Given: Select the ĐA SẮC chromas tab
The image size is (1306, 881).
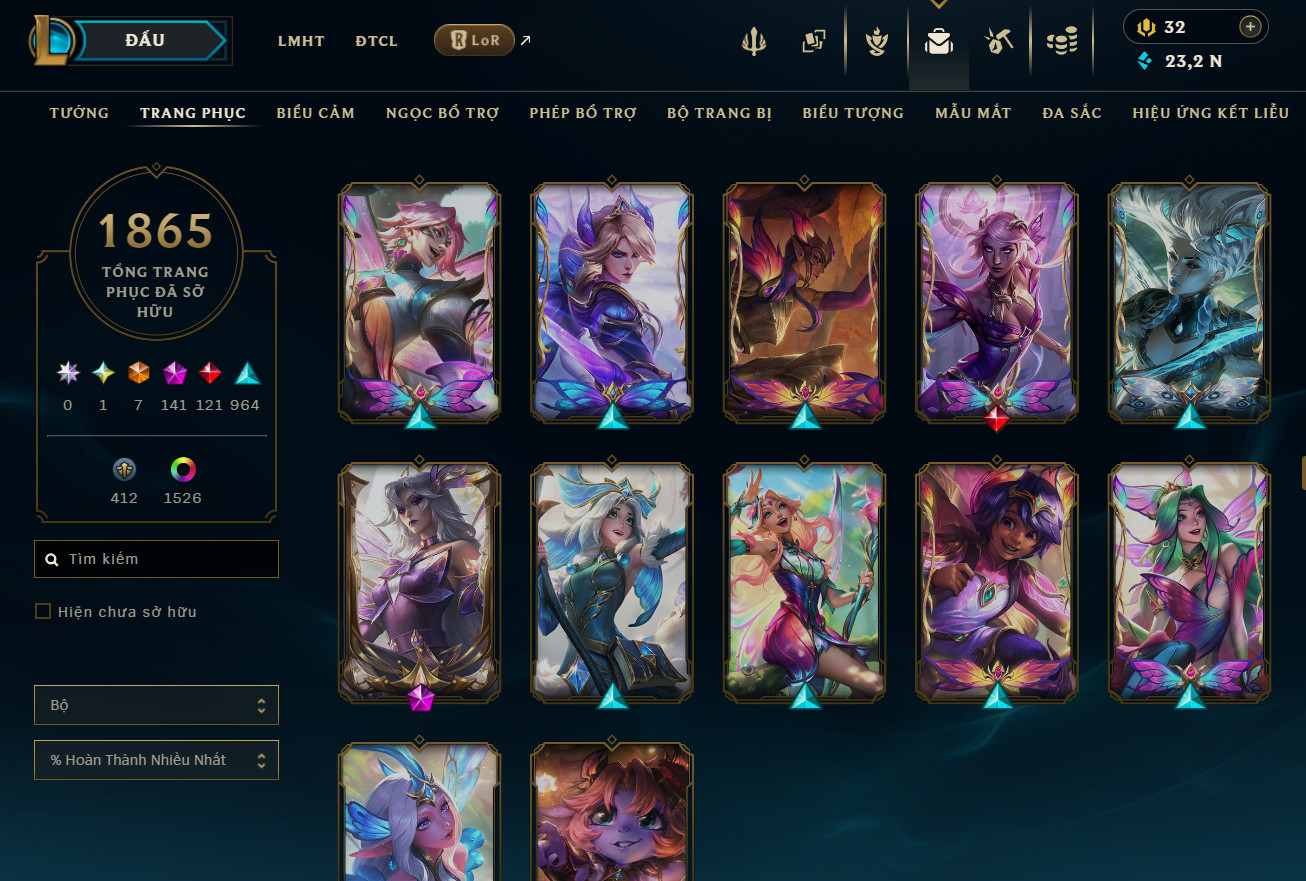Looking at the screenshot, I should click(1072, 113).
